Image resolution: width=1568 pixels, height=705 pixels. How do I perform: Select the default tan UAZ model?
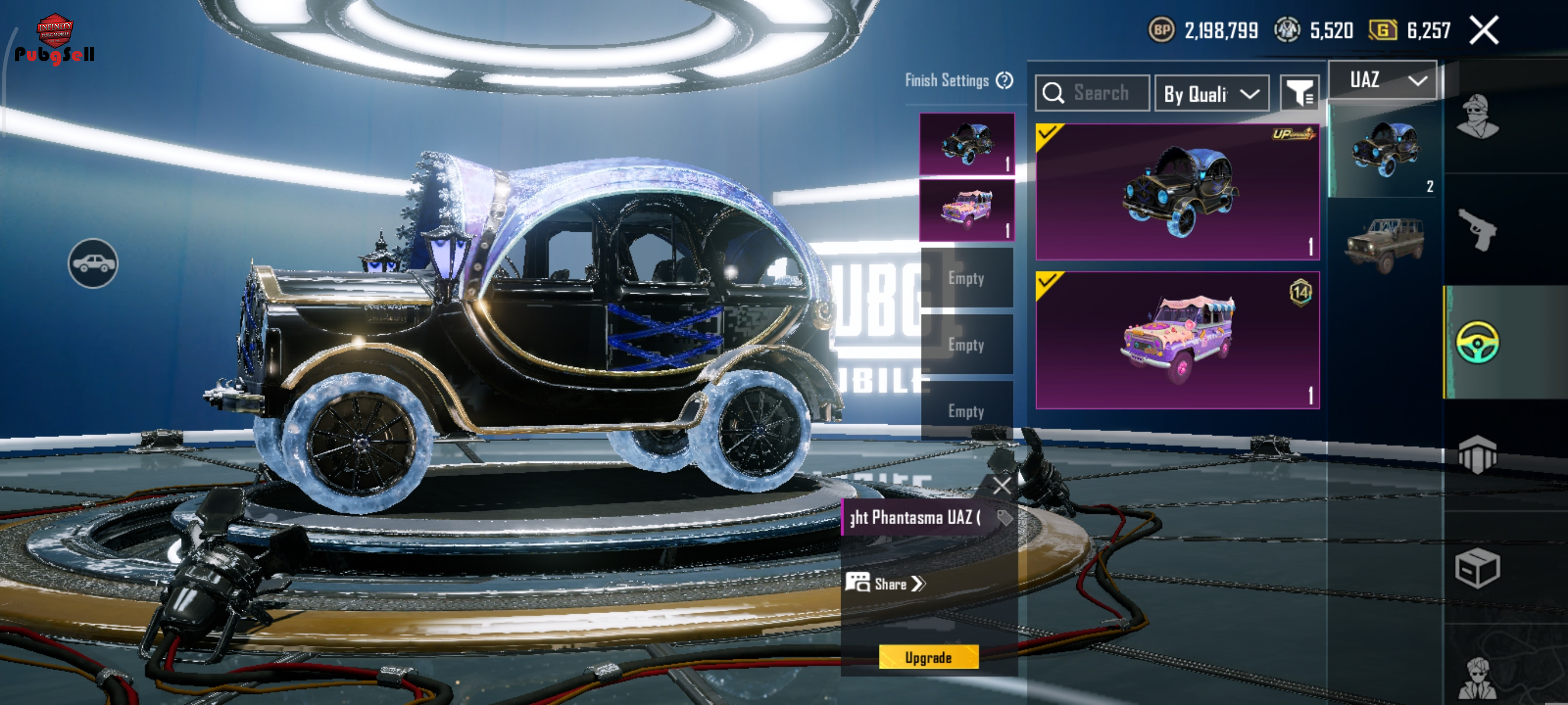1384,244
